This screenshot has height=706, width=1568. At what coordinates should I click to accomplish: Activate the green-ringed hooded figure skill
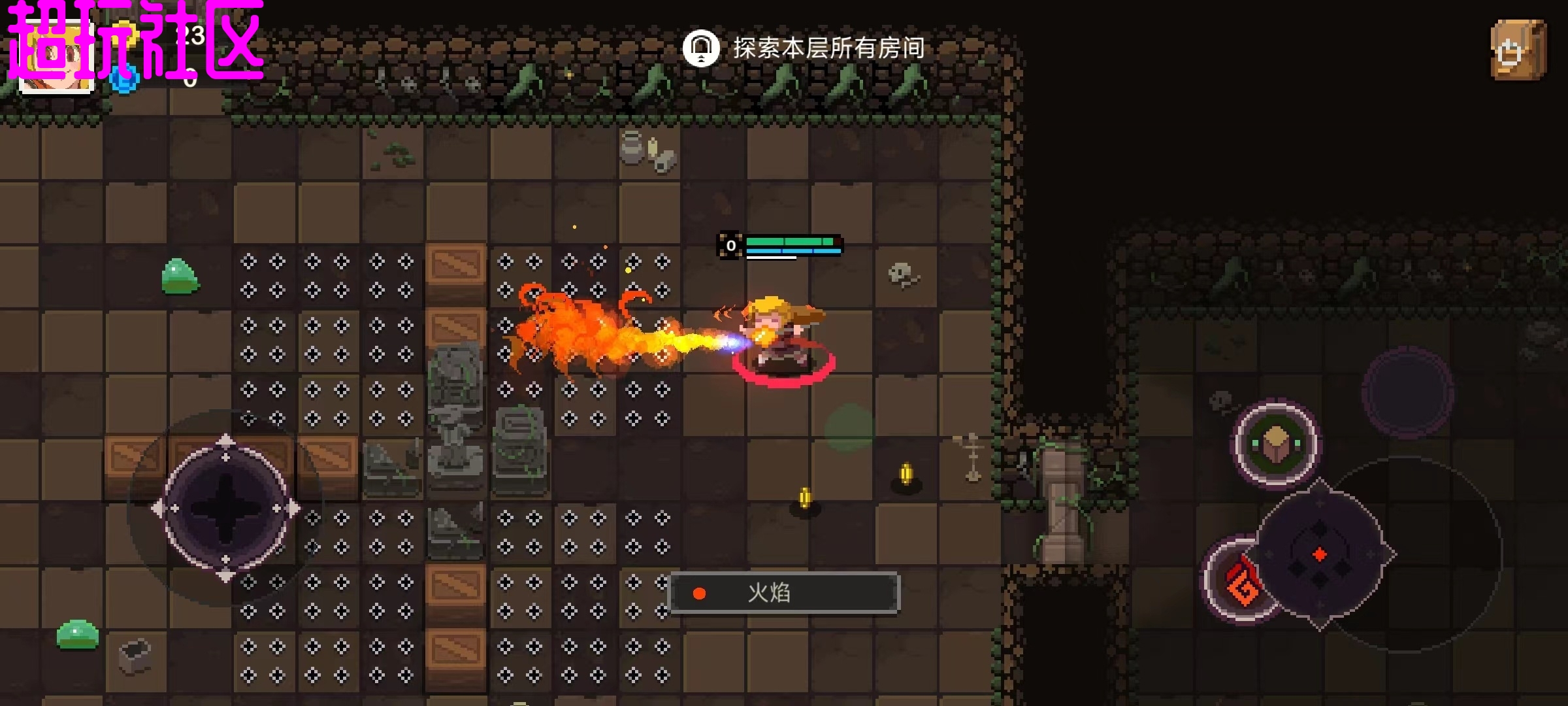1275,445
